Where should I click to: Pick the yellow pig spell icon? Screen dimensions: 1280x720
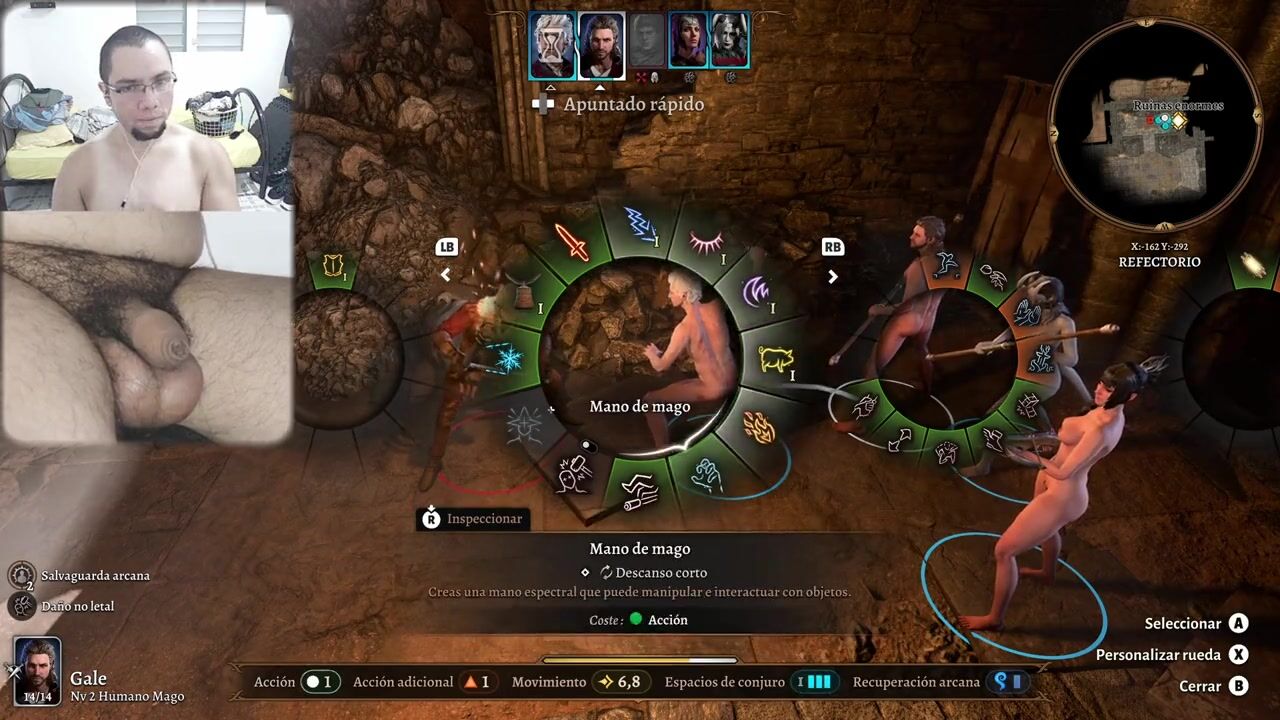(x=776, y=358)
